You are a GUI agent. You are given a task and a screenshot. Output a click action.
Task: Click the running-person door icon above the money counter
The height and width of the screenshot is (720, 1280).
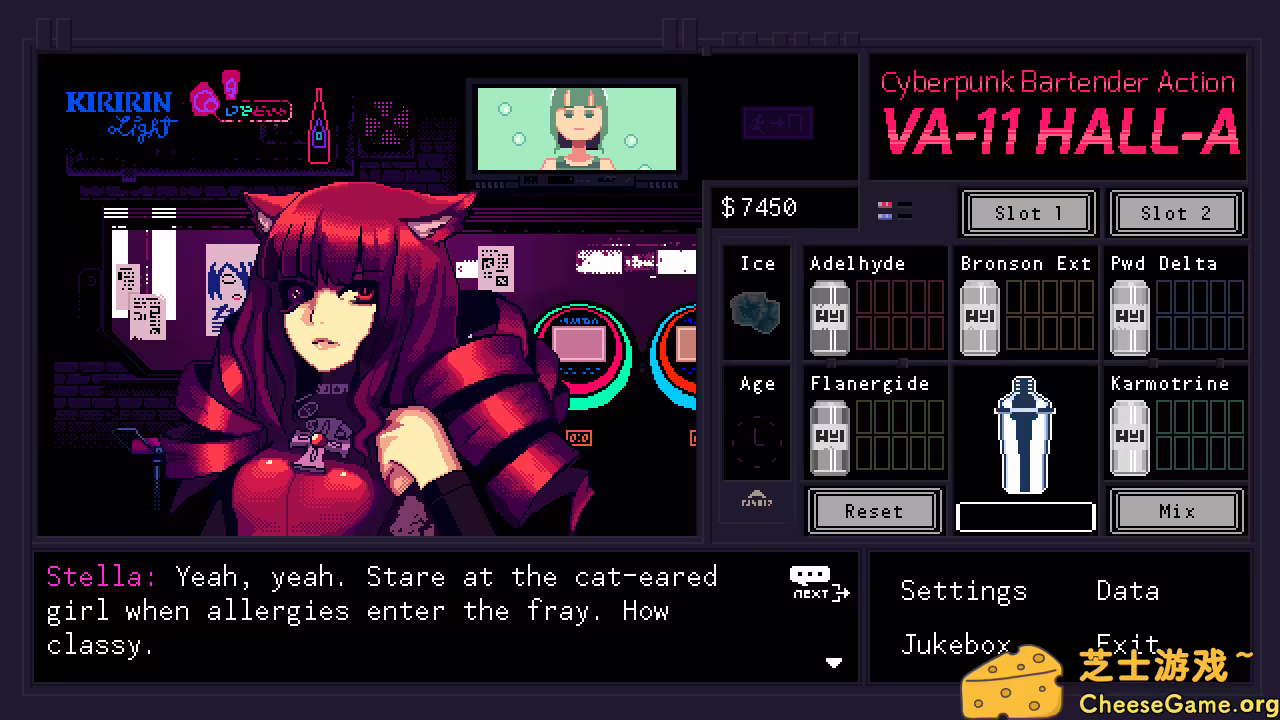click(777, 122)
